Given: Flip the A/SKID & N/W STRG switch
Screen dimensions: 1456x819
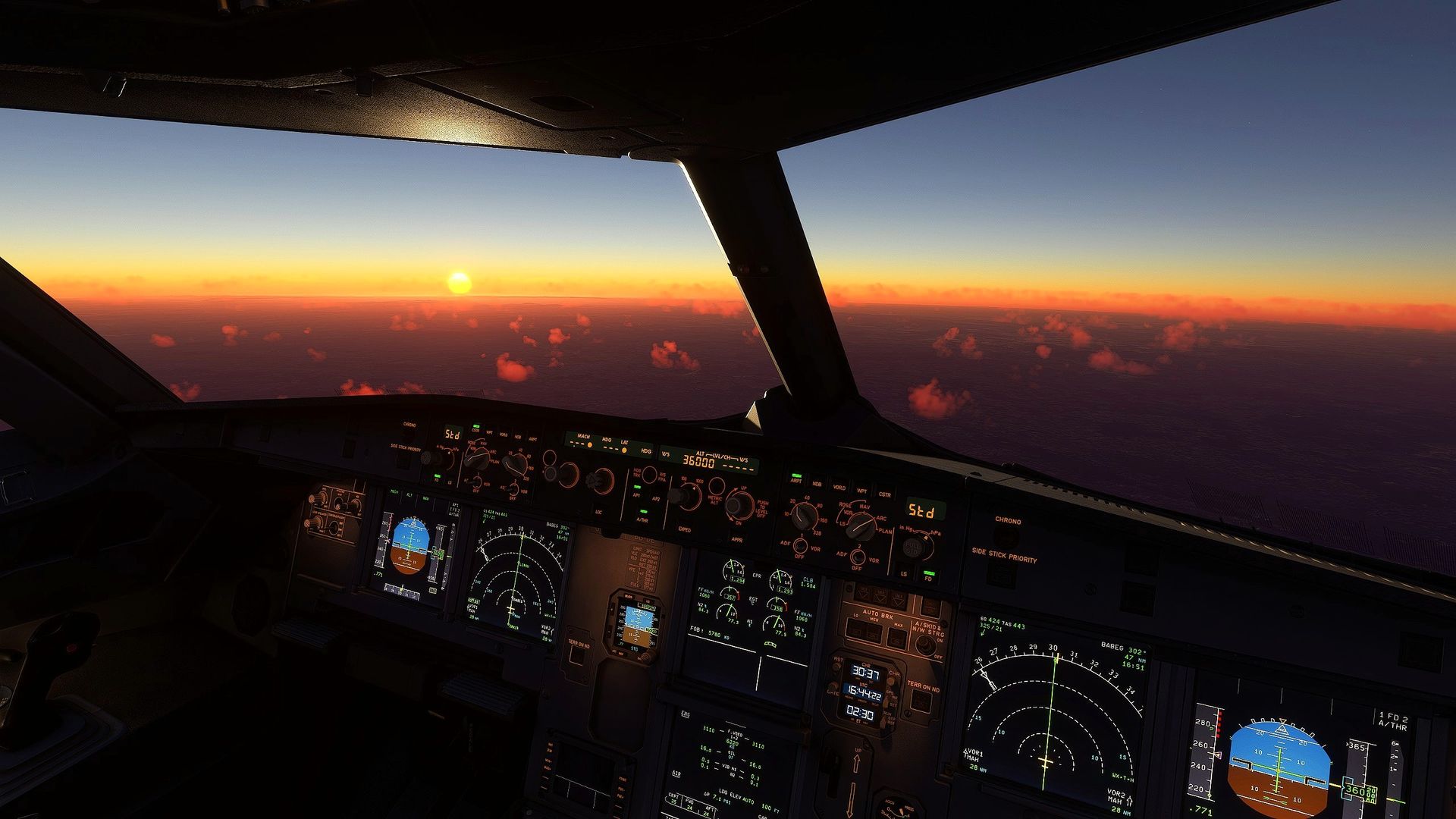Looking at the screenshot, I should (925, 645).
